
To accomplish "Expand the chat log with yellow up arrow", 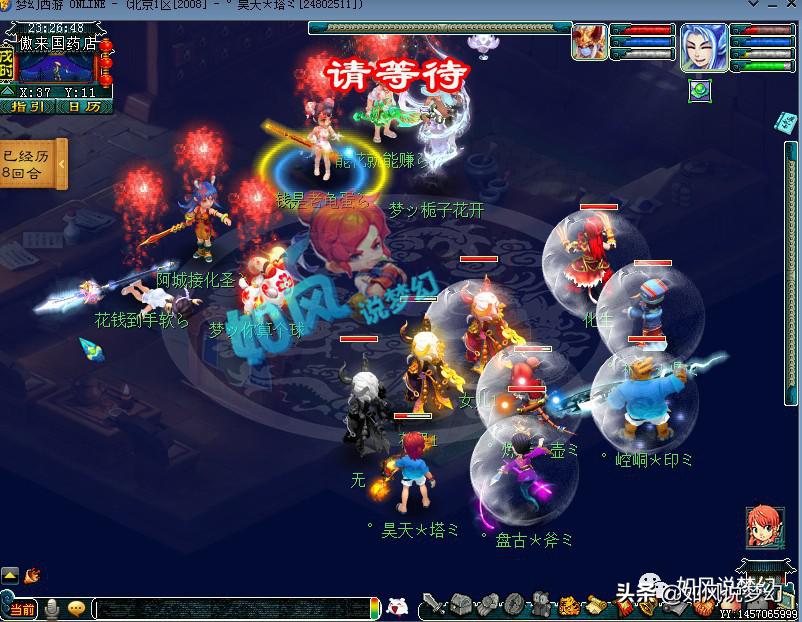I will (x=10, y=575).
